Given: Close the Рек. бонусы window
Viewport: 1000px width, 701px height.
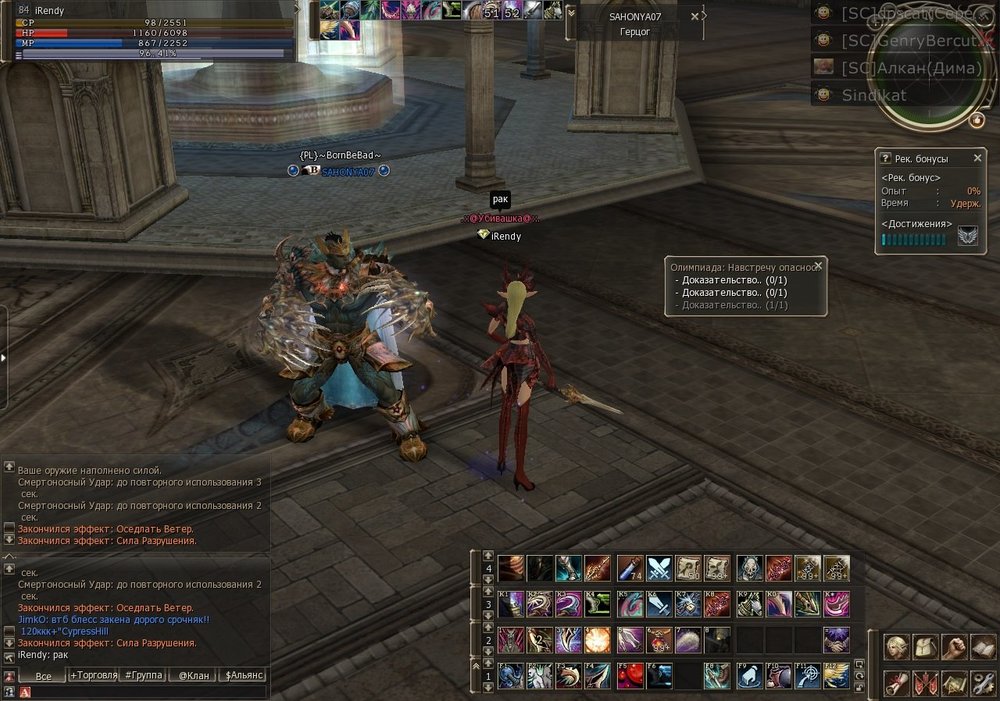Looking at the screenshot, I should [x=978, y=158].
